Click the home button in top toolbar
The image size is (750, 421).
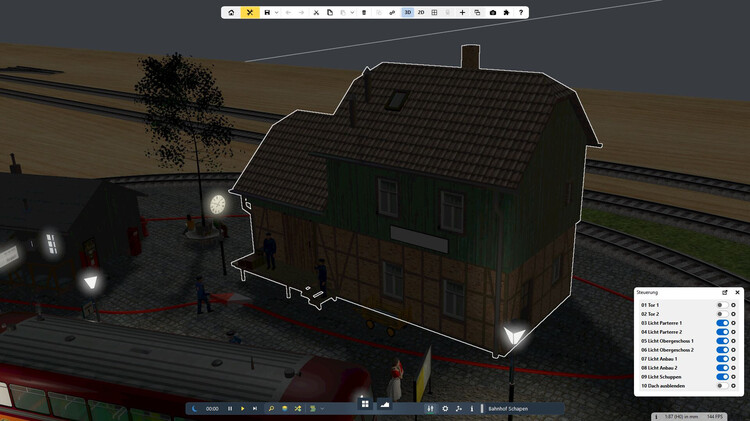click(x=232, y=12)
